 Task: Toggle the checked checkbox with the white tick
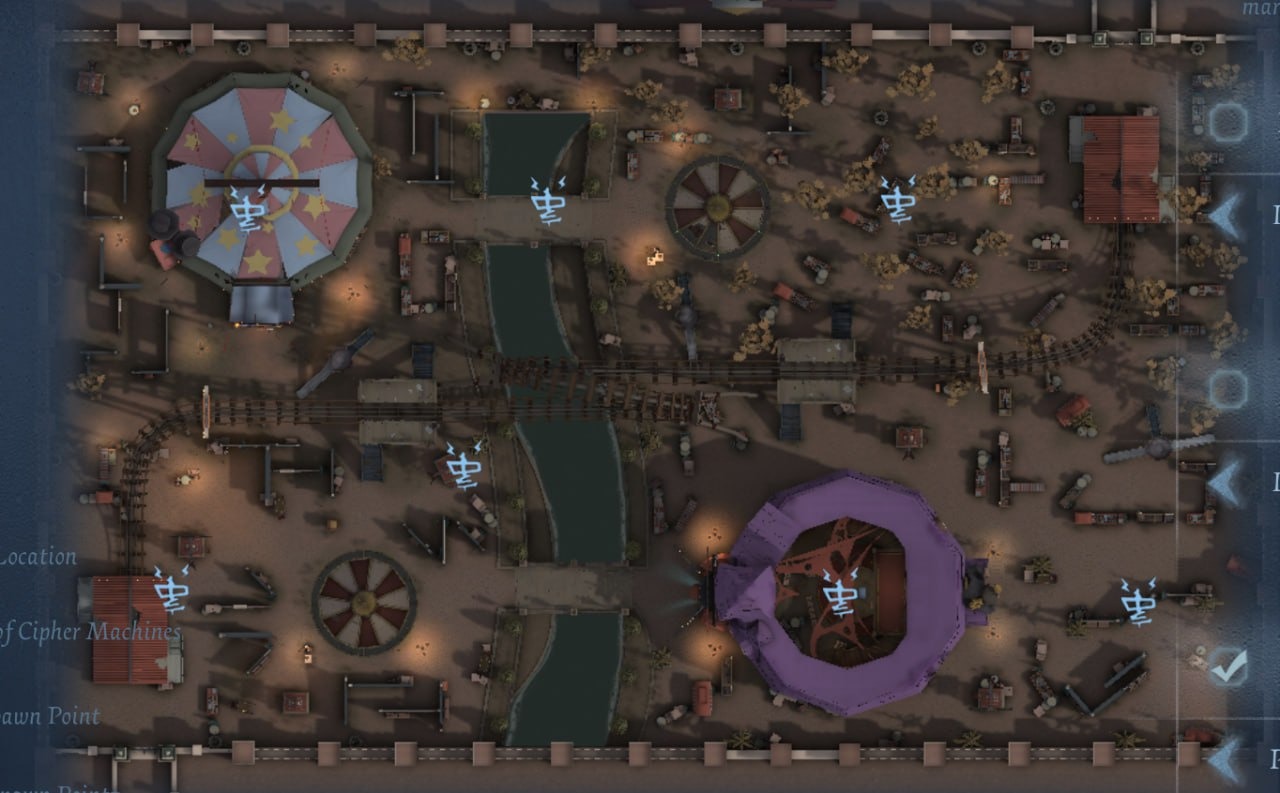(1227, 667)
